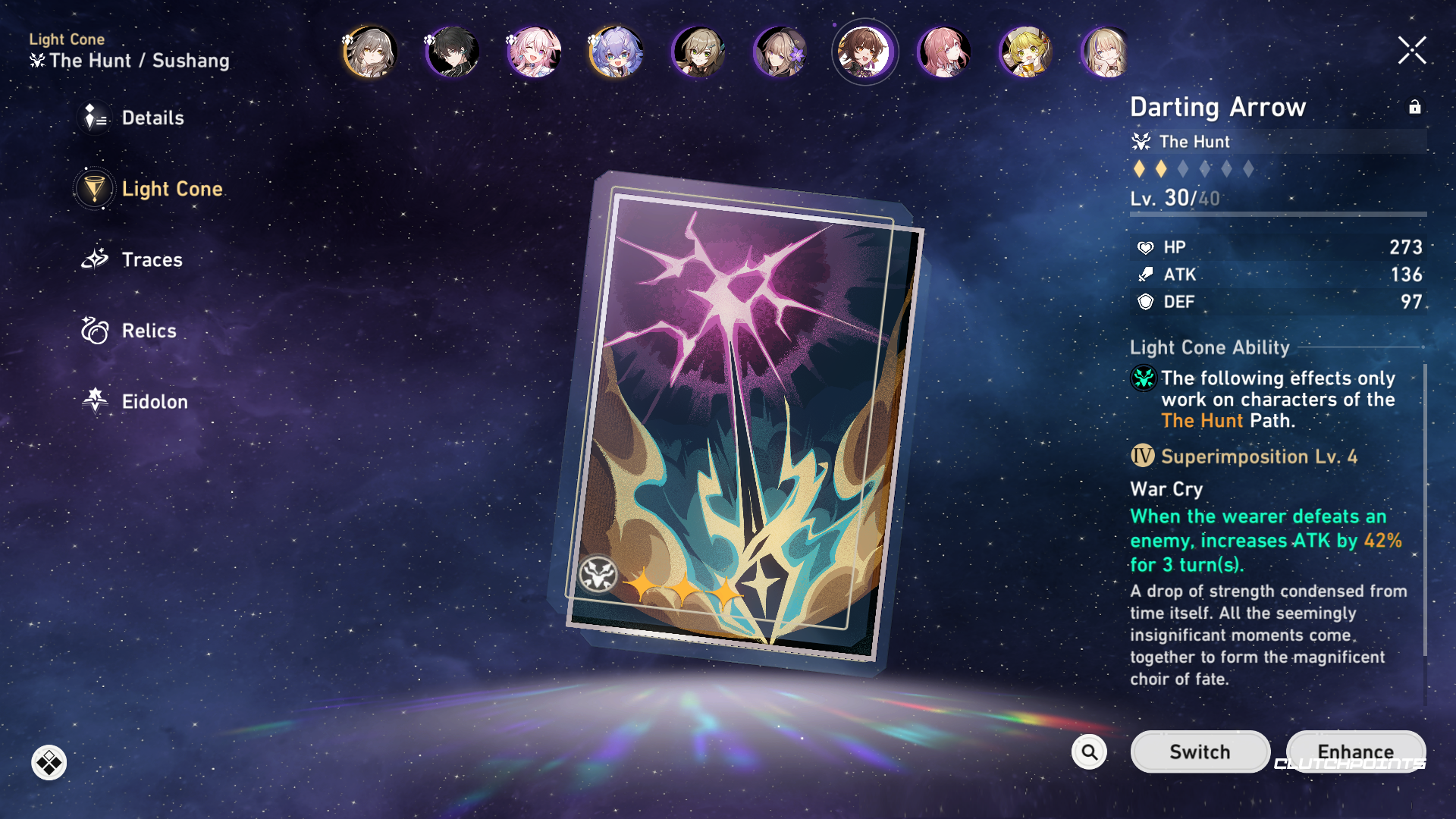
Task: Switch to the Traces tab
Action: (151, 260)
